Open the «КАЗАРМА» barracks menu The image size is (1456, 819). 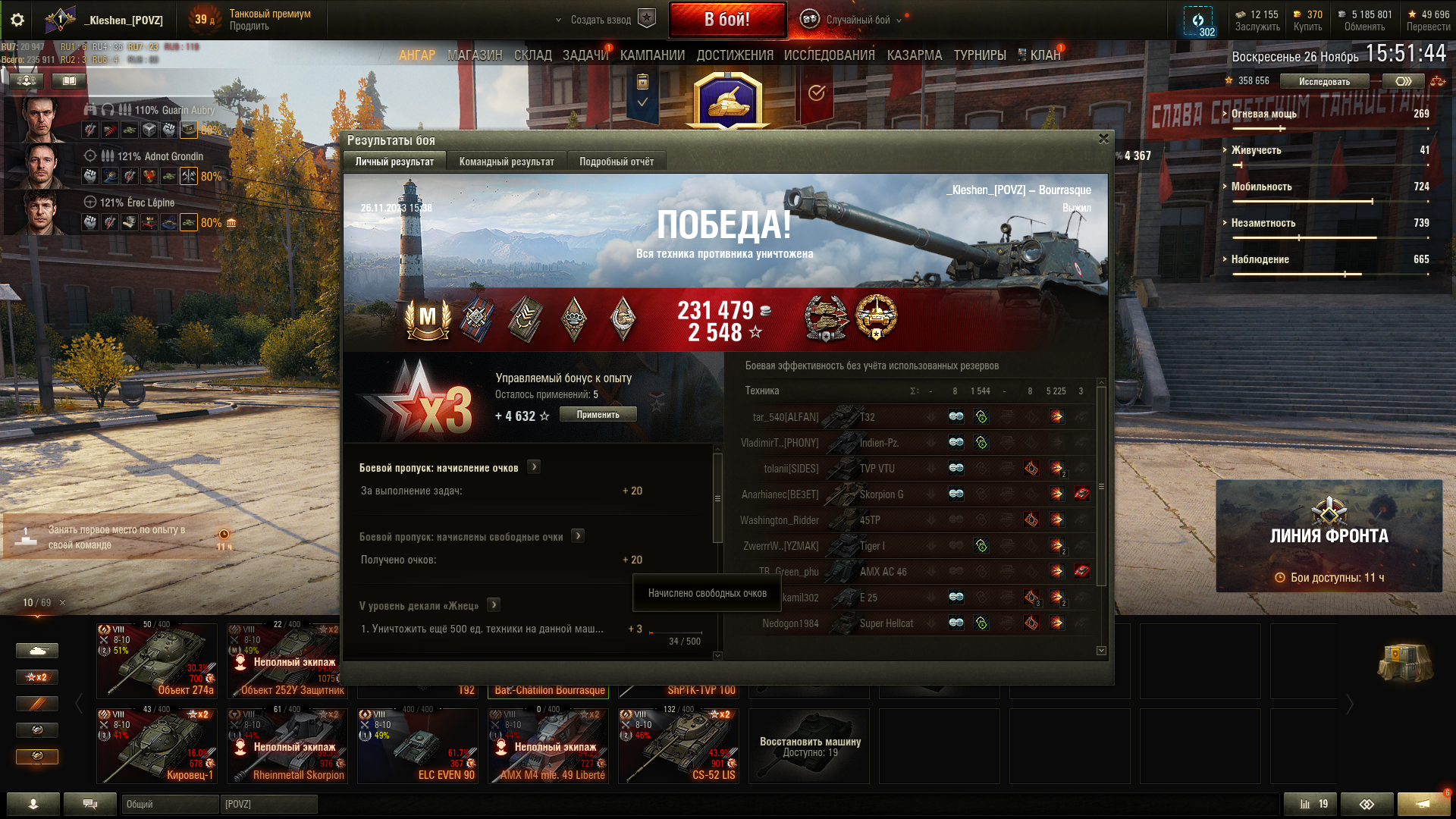coord(914,55)
